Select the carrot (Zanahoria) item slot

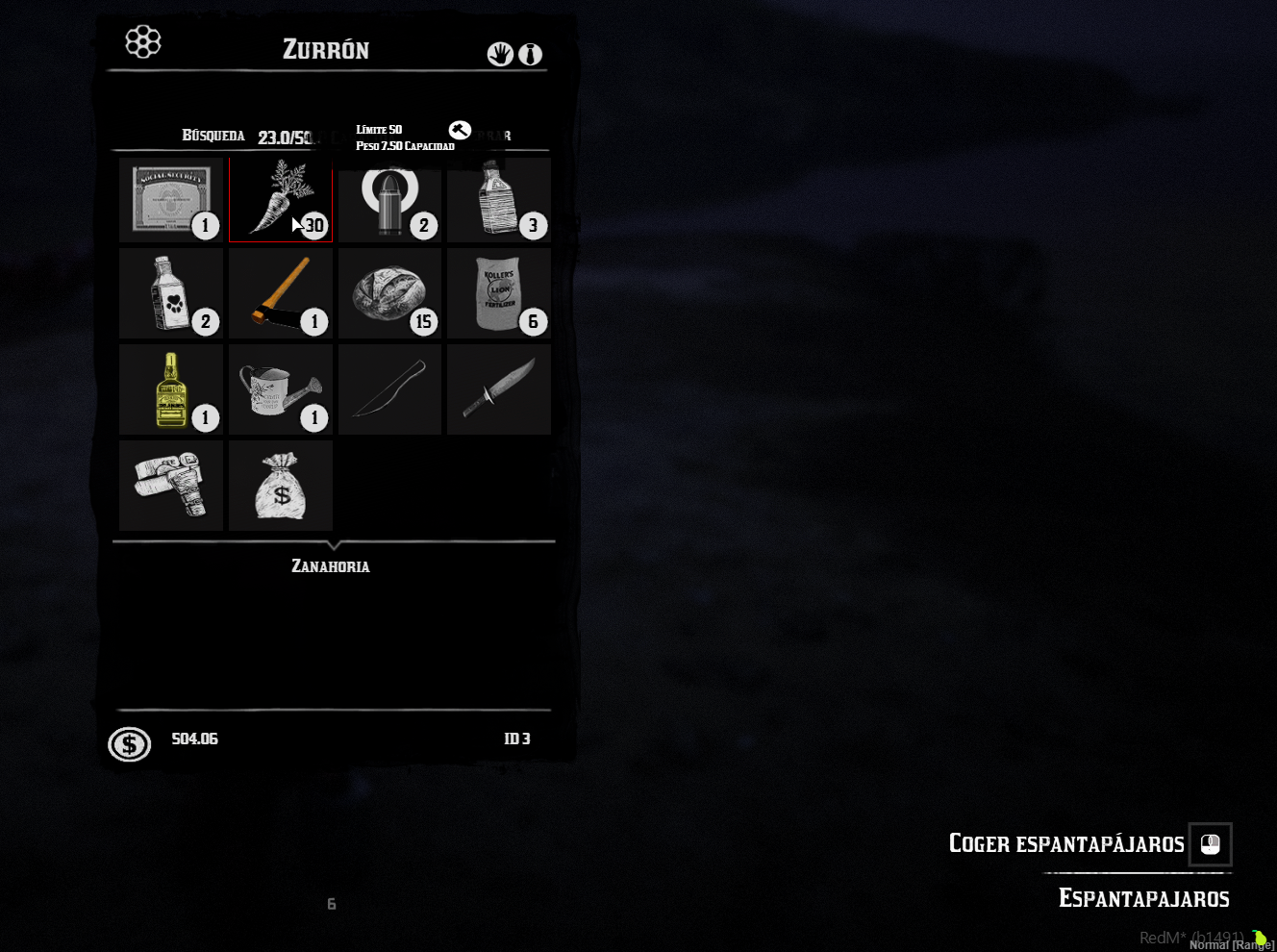pyautogui.click(x=281, y=200)
